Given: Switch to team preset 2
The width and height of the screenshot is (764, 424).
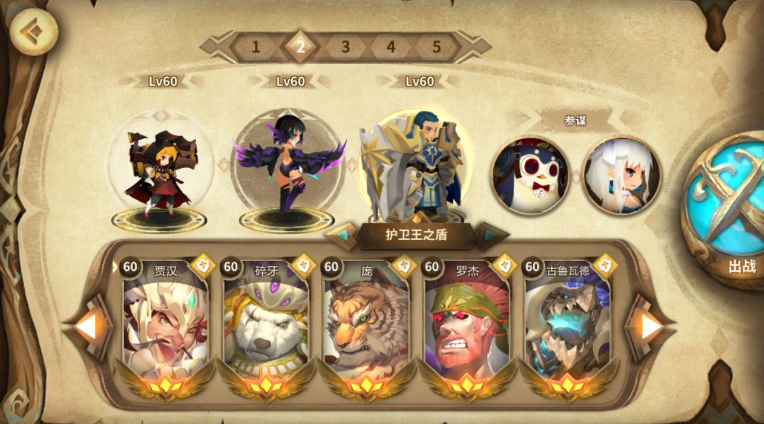Looking at the screenshot, I should [x=300, y=46].
